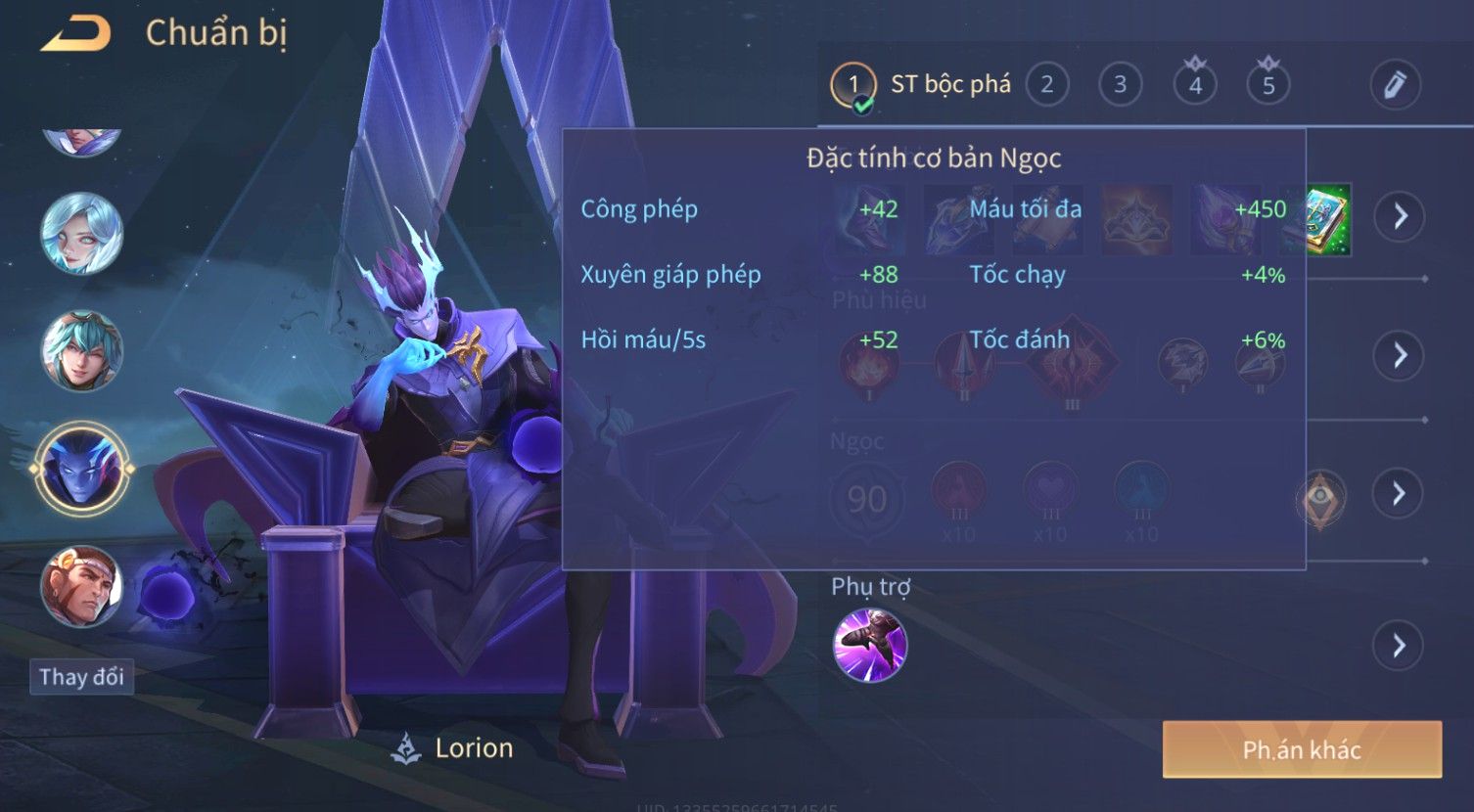The width and height of the screenshot is (1474, 812).
Task: Switch to preset slot 3
Action: coord(1120,85)
